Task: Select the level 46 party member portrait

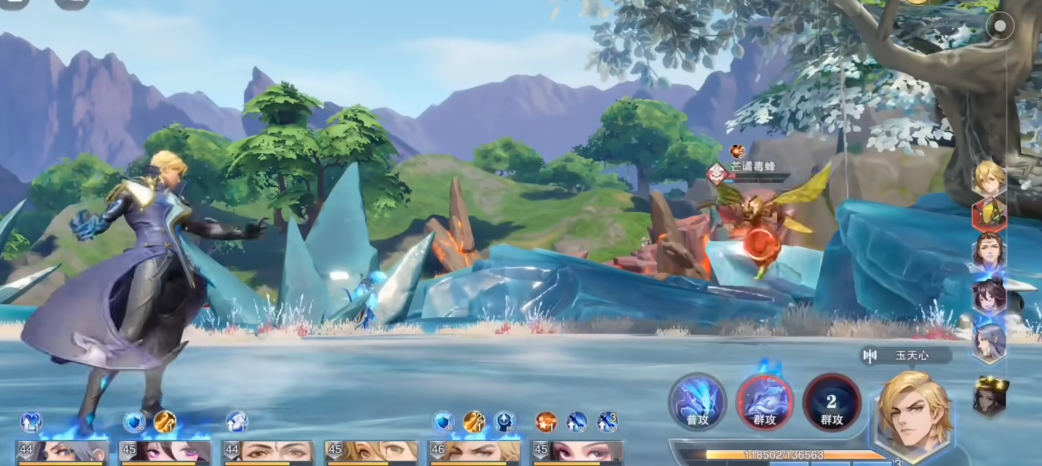Action: tap(474, 451)
